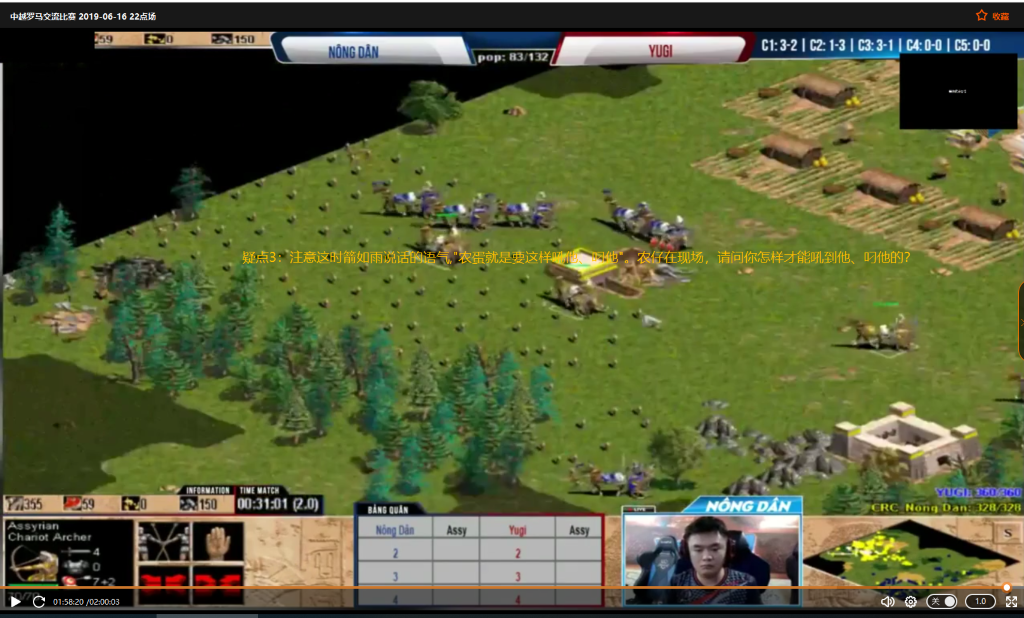
Task: Enter fullscreen mode
Action: [x=1011, y=602]
